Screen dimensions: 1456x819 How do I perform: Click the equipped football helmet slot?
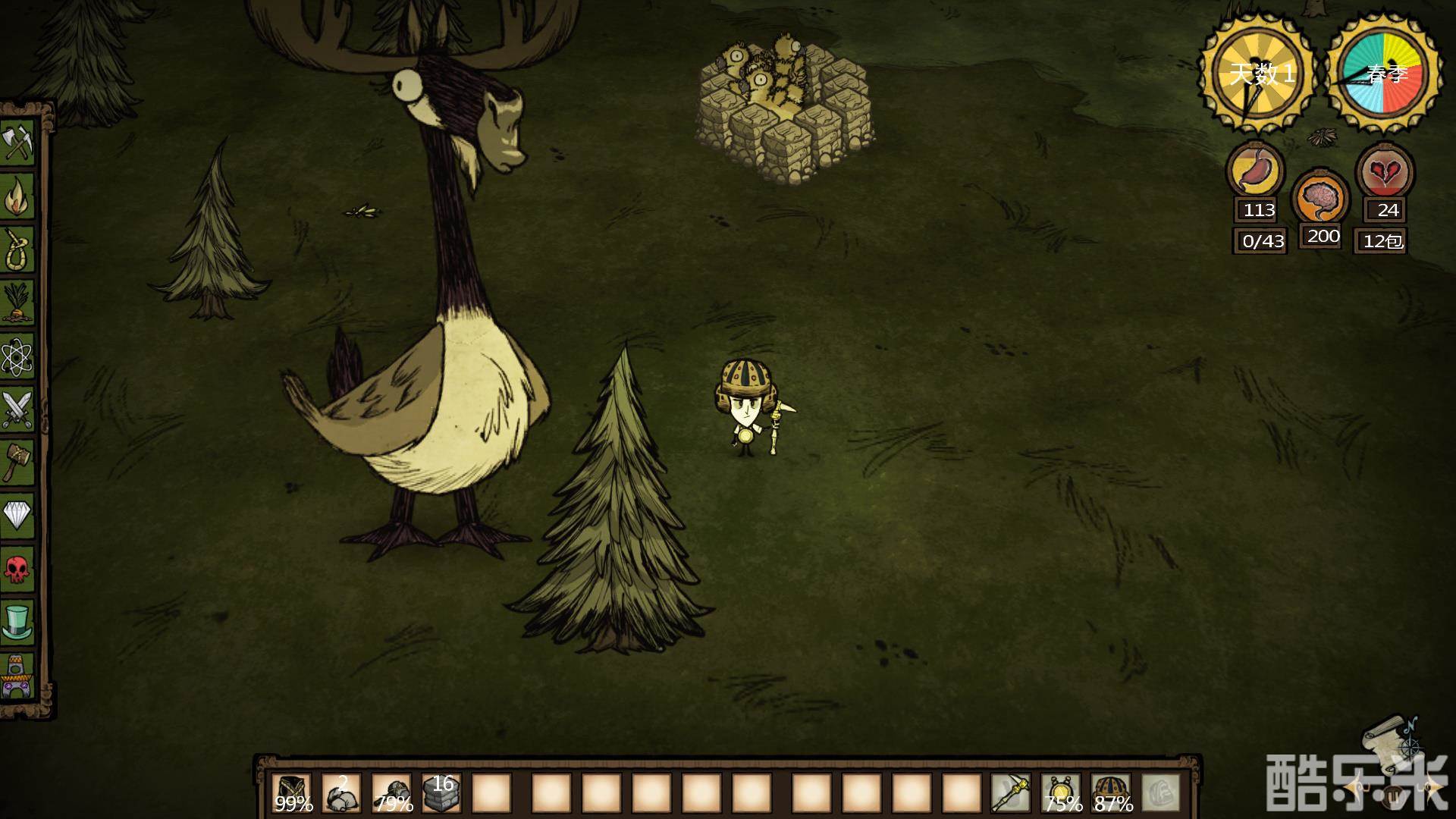1111,793
